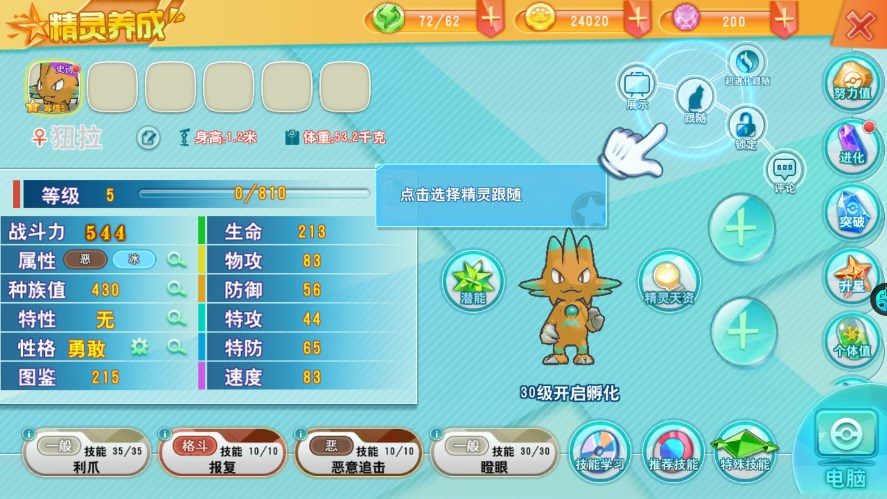The image size is (887, 499).
Task: Open 精灵天资 (spirit talent) button
Action: 668,279
